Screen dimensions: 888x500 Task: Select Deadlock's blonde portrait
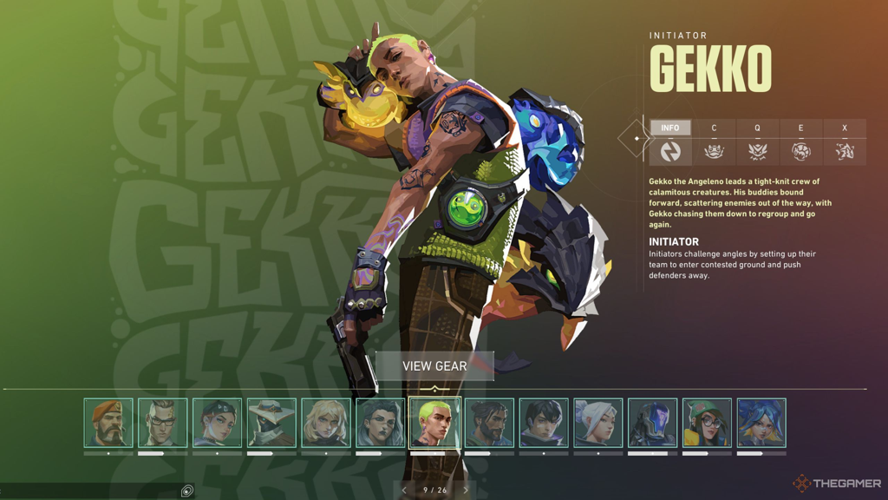click(x=326, y=422)
